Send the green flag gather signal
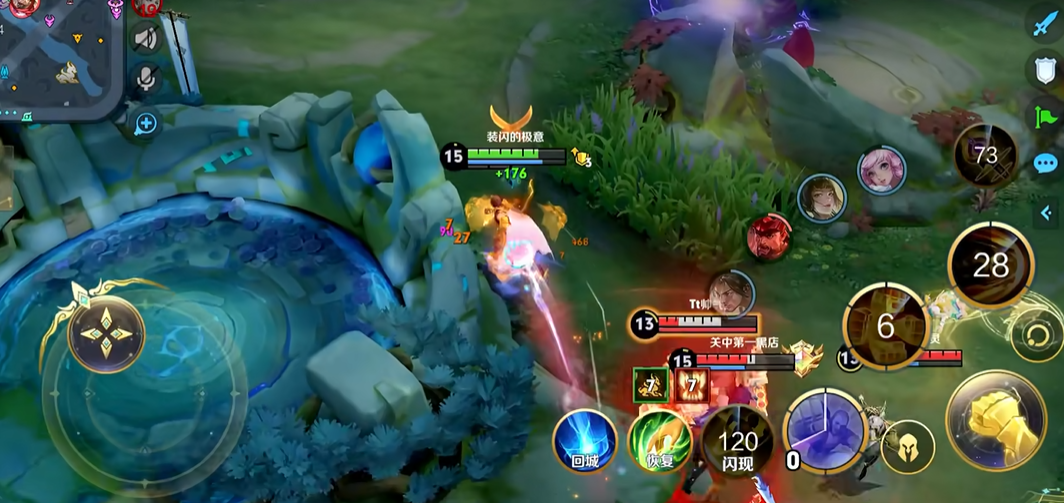 (x=1046, y=116)
